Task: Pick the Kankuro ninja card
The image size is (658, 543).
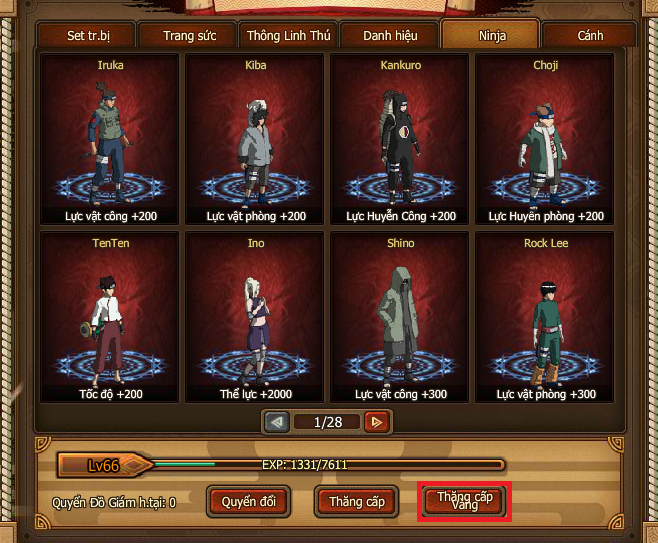Action: coord(400,139)
